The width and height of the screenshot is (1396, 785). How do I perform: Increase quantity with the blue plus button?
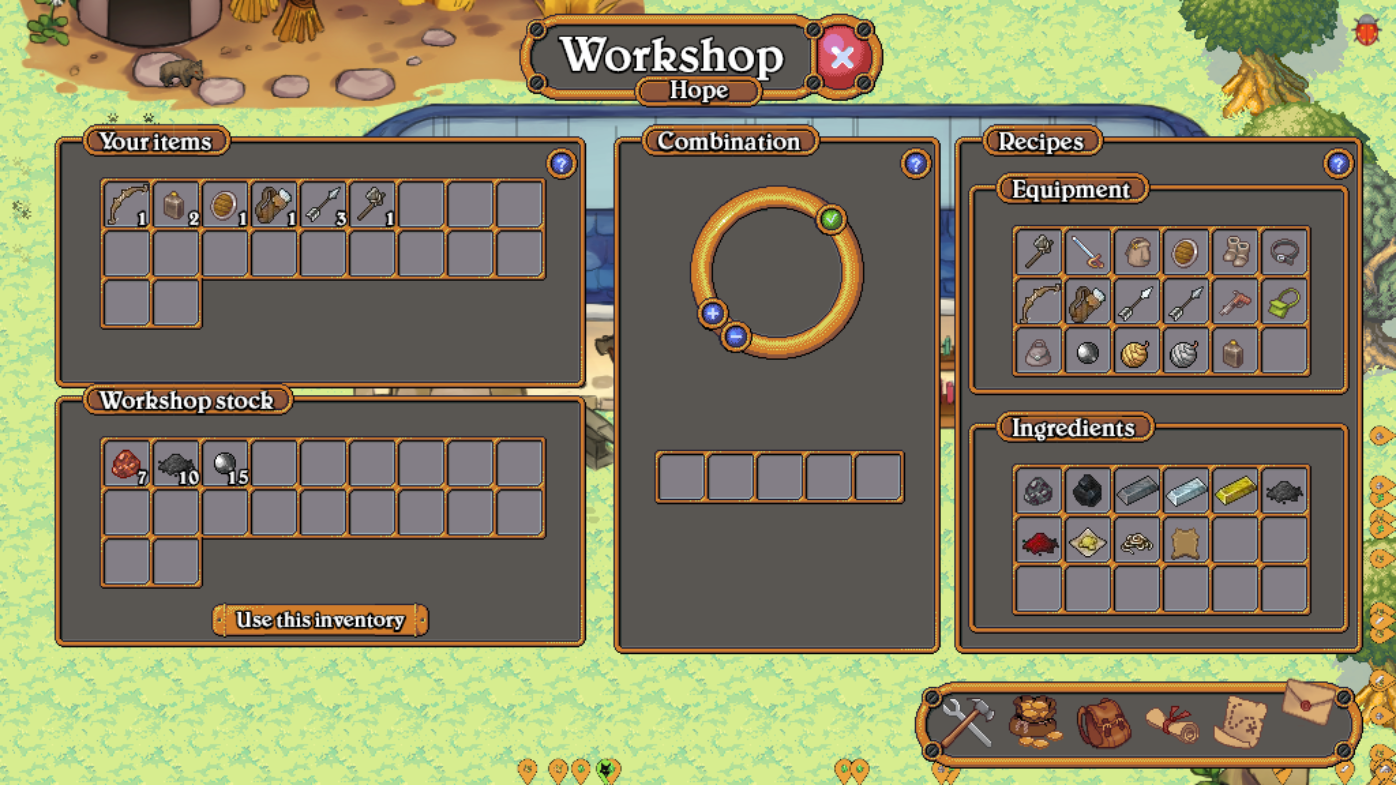point(712,314)
